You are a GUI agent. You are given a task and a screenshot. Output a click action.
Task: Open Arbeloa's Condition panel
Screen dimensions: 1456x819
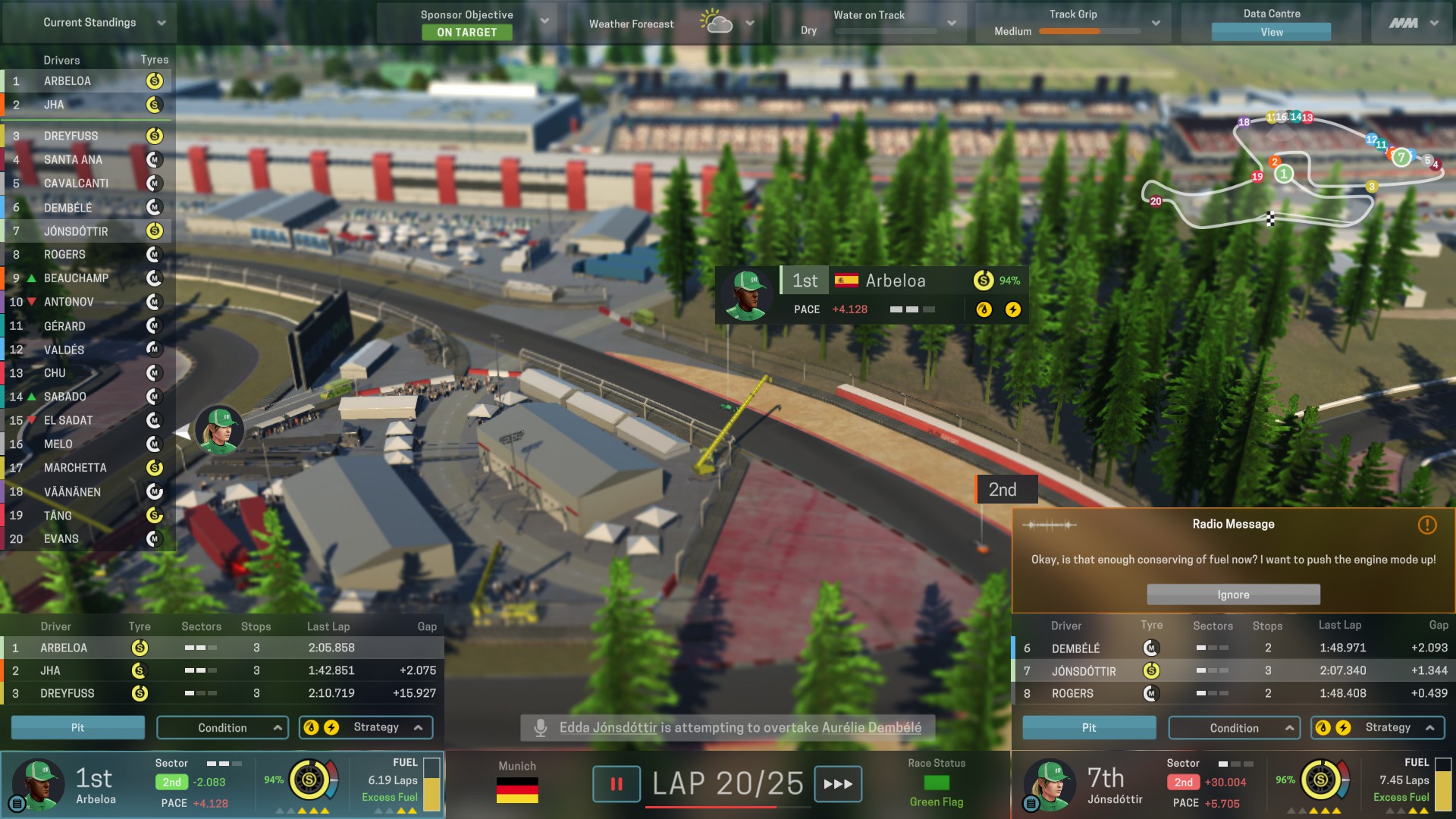222,727
